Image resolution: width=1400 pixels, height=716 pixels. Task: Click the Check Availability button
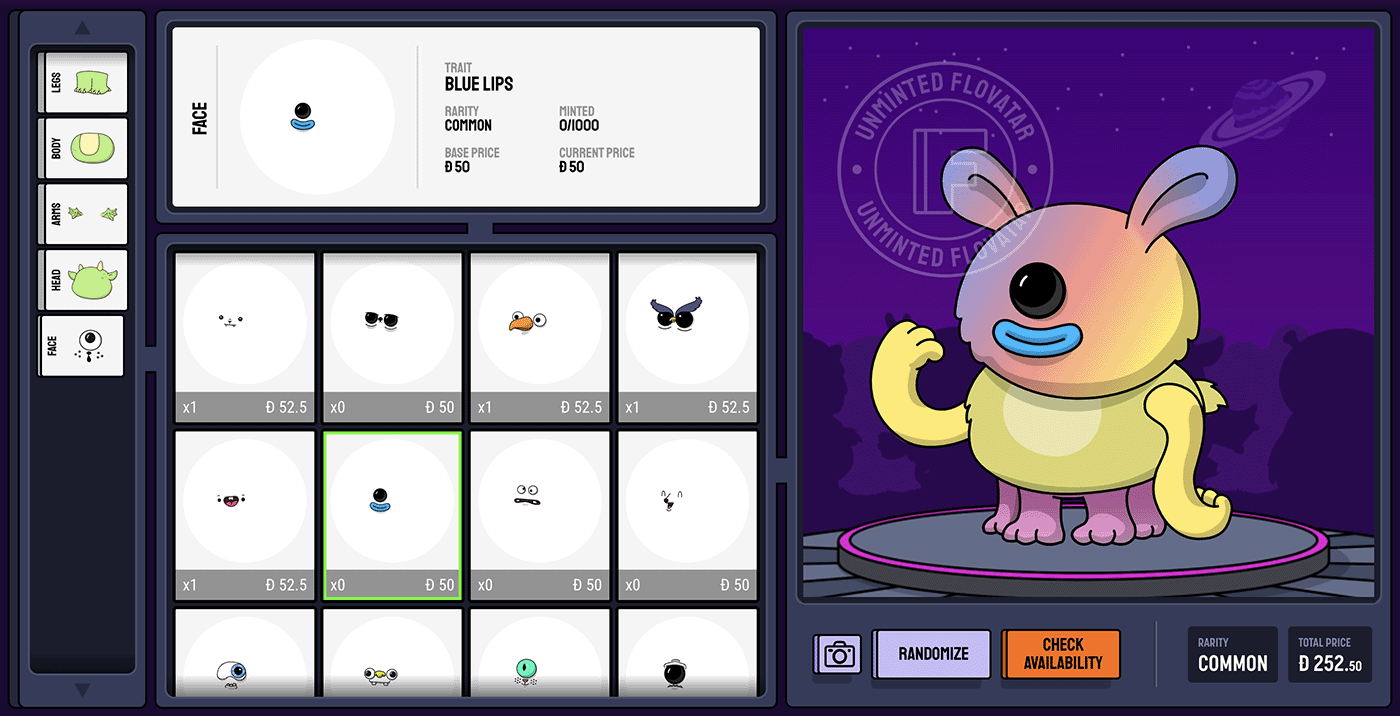pyautogui.click(x=1062, y=654)
